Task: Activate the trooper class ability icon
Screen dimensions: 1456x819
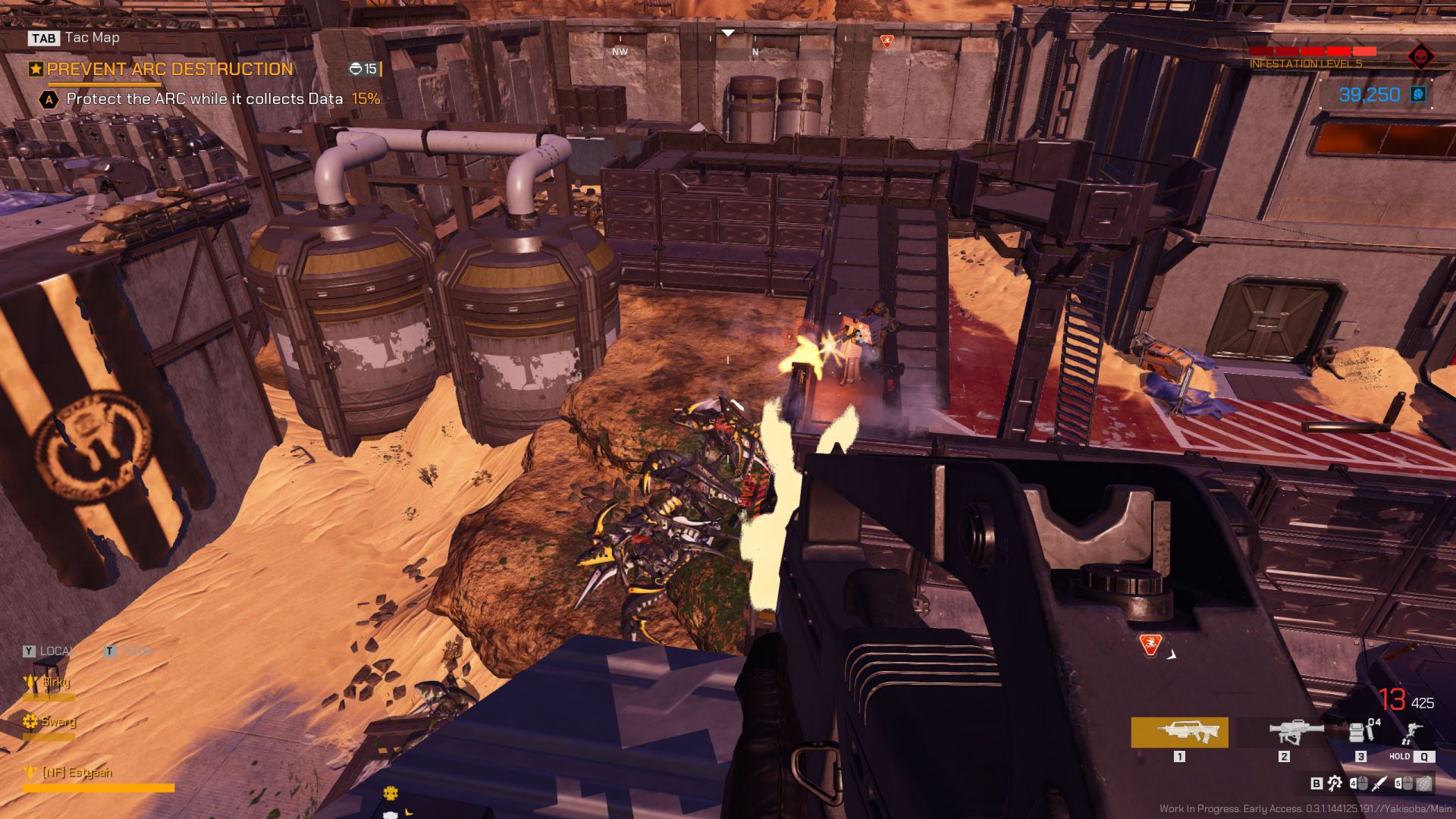Action: 1411,733
